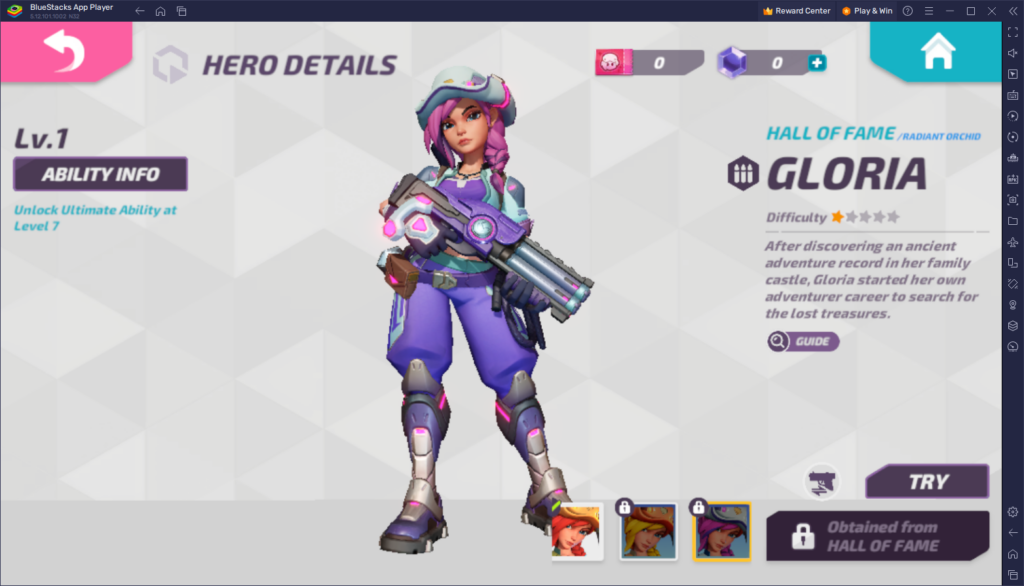Open the Ability Info panel
Viewport: 1024px width, 586px height.
tap(100, 174)
